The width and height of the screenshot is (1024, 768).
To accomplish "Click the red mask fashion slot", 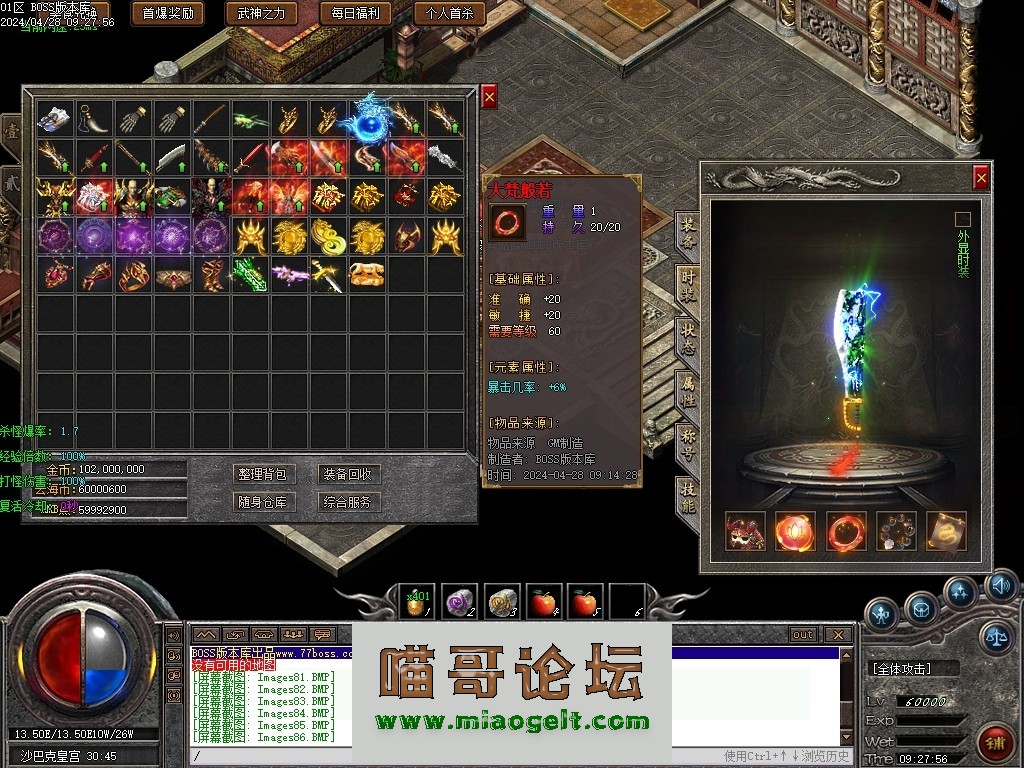I will [x=745, y=531].
